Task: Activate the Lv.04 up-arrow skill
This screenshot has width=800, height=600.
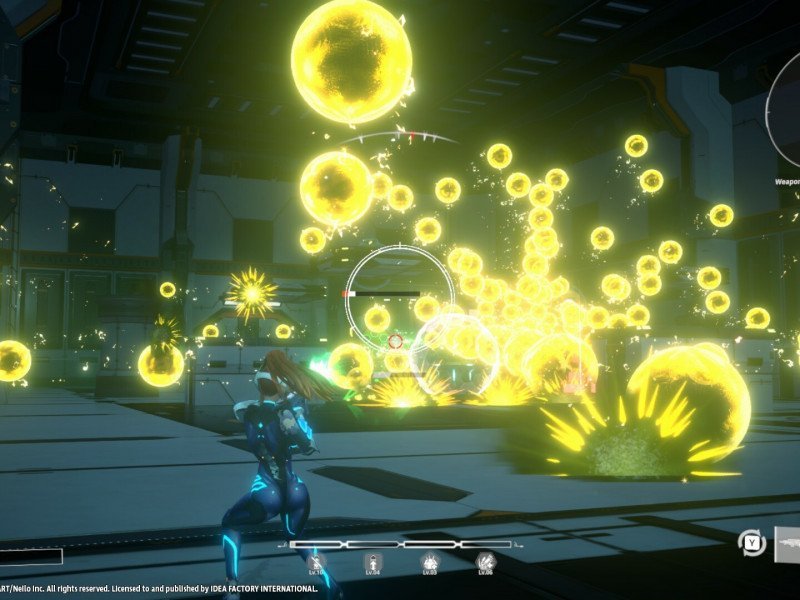Action: tap(373, 563)
